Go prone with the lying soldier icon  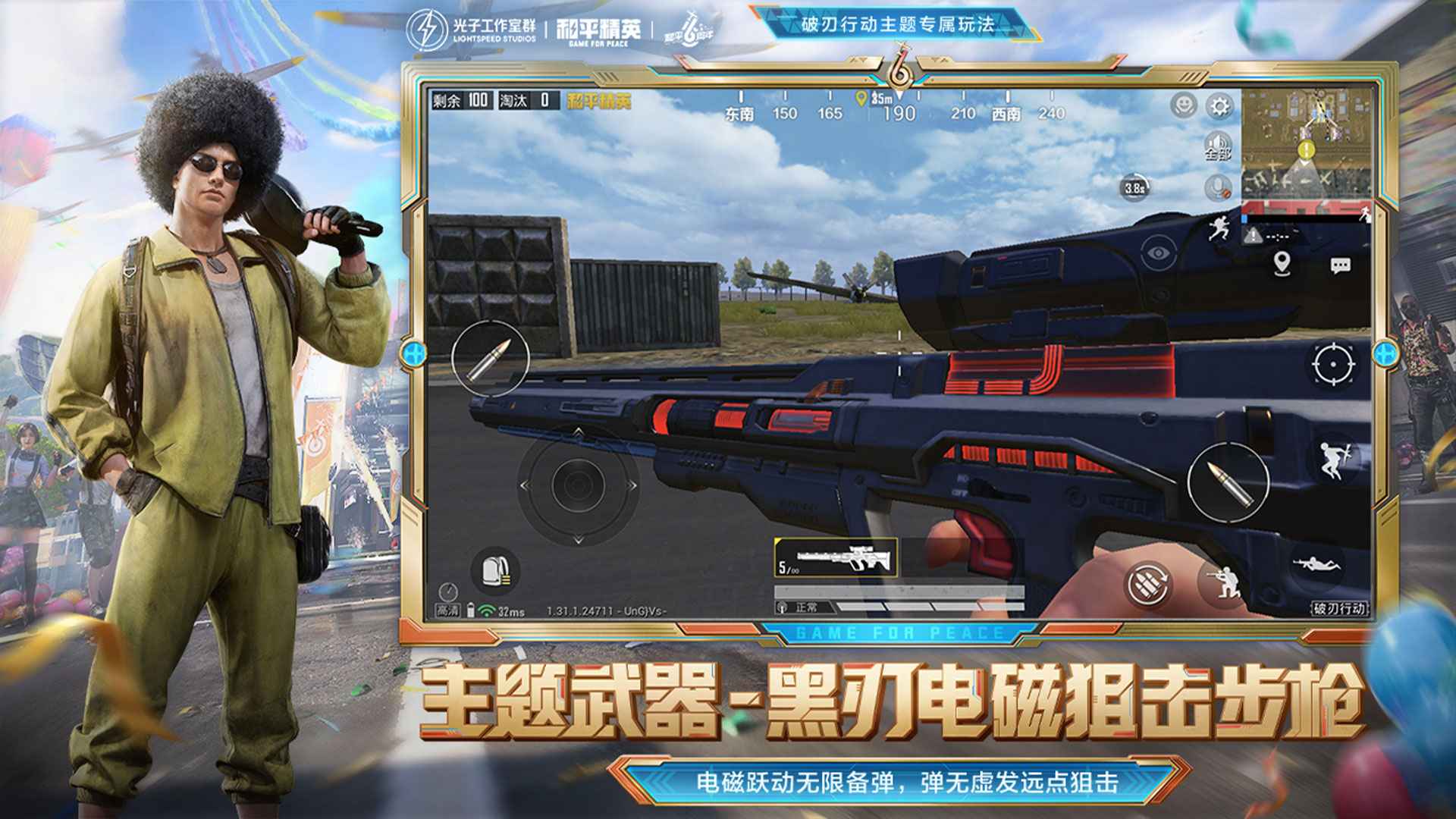[x=1316, y=565]
